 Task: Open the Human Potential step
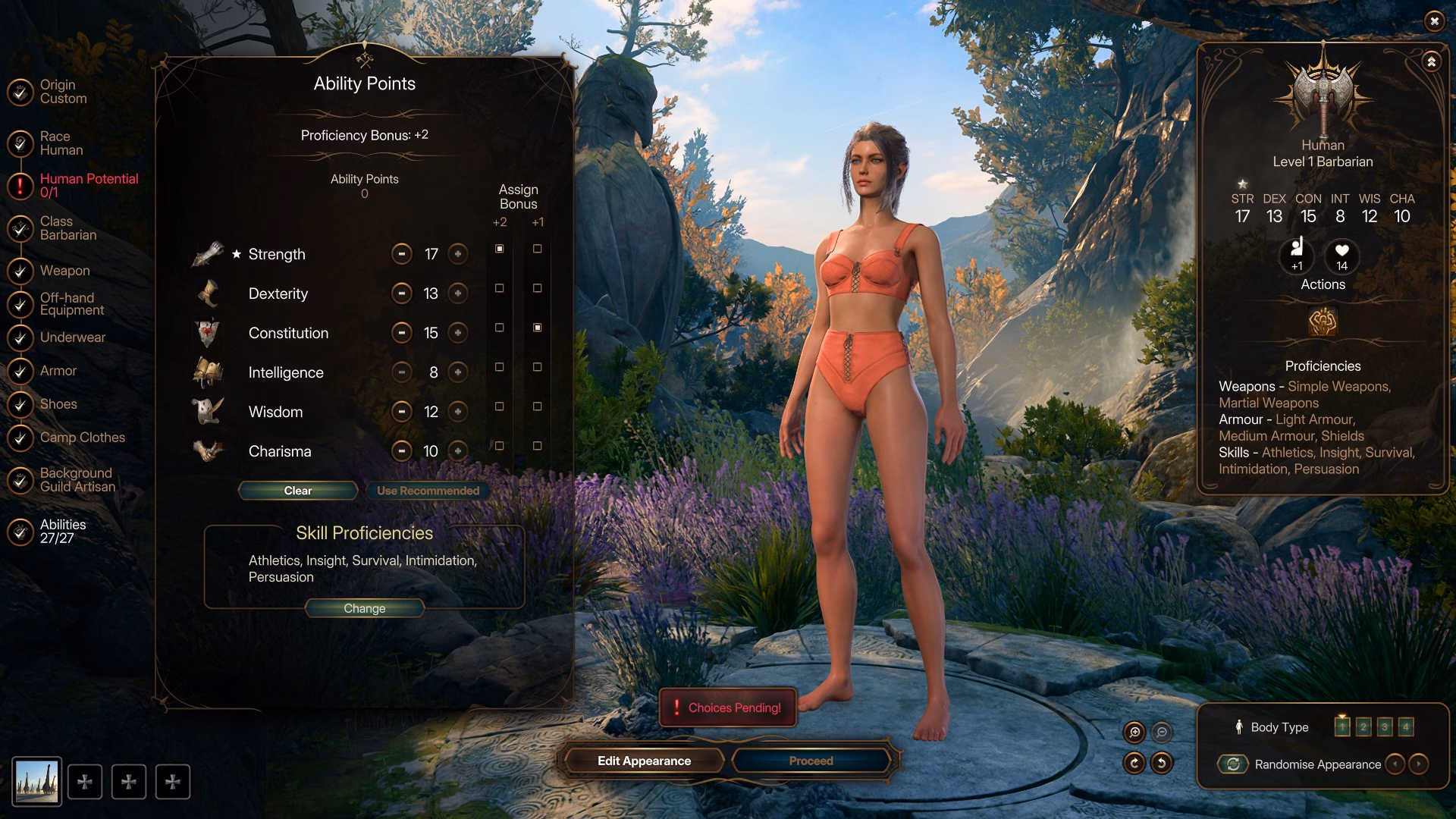pyautogui.click(x=89, y=185)
